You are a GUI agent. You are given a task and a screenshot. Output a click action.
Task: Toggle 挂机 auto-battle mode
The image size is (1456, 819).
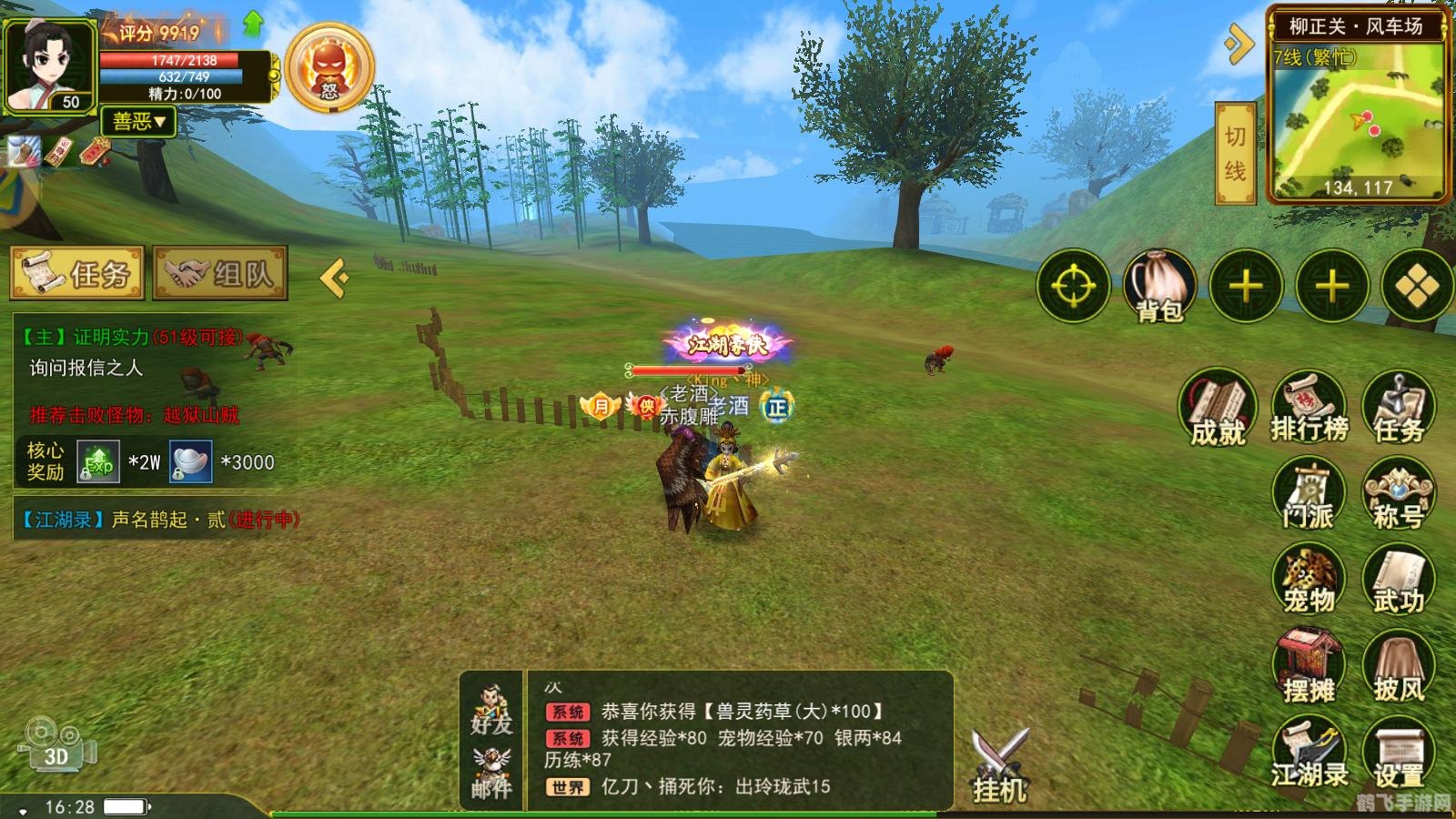1000,766
